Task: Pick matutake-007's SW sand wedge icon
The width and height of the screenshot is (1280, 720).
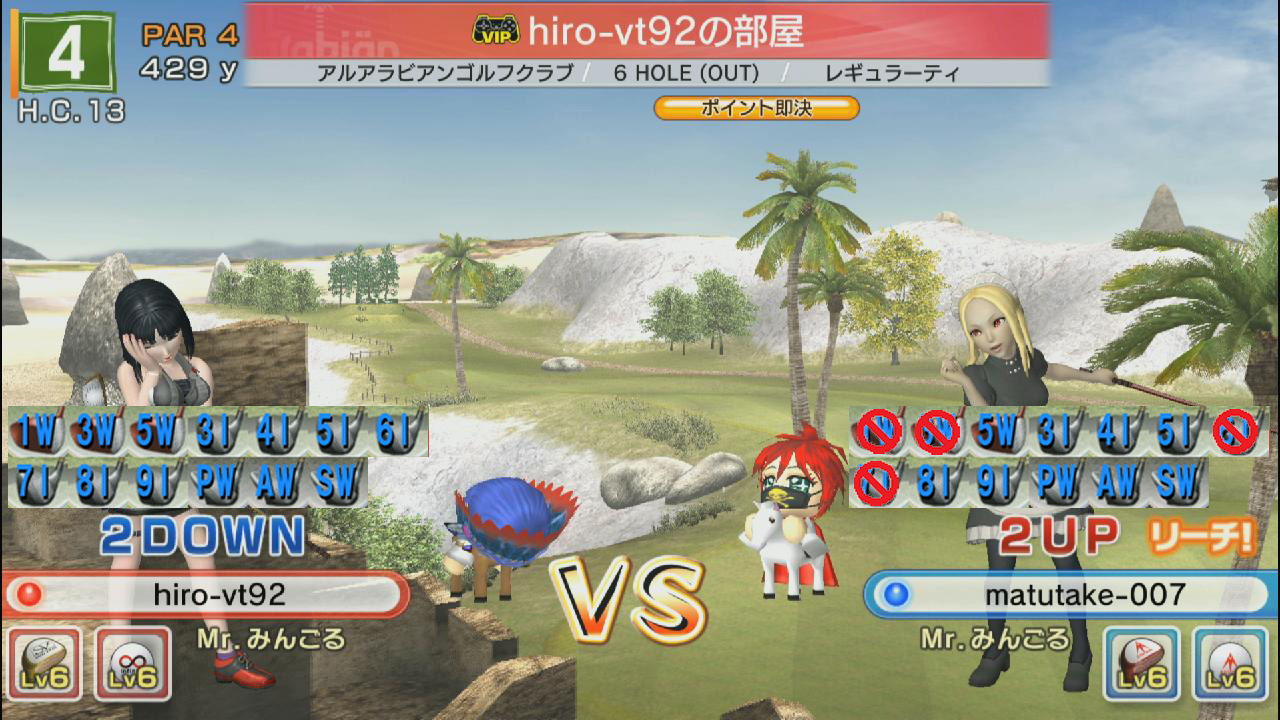Action: click(1179, 484)
